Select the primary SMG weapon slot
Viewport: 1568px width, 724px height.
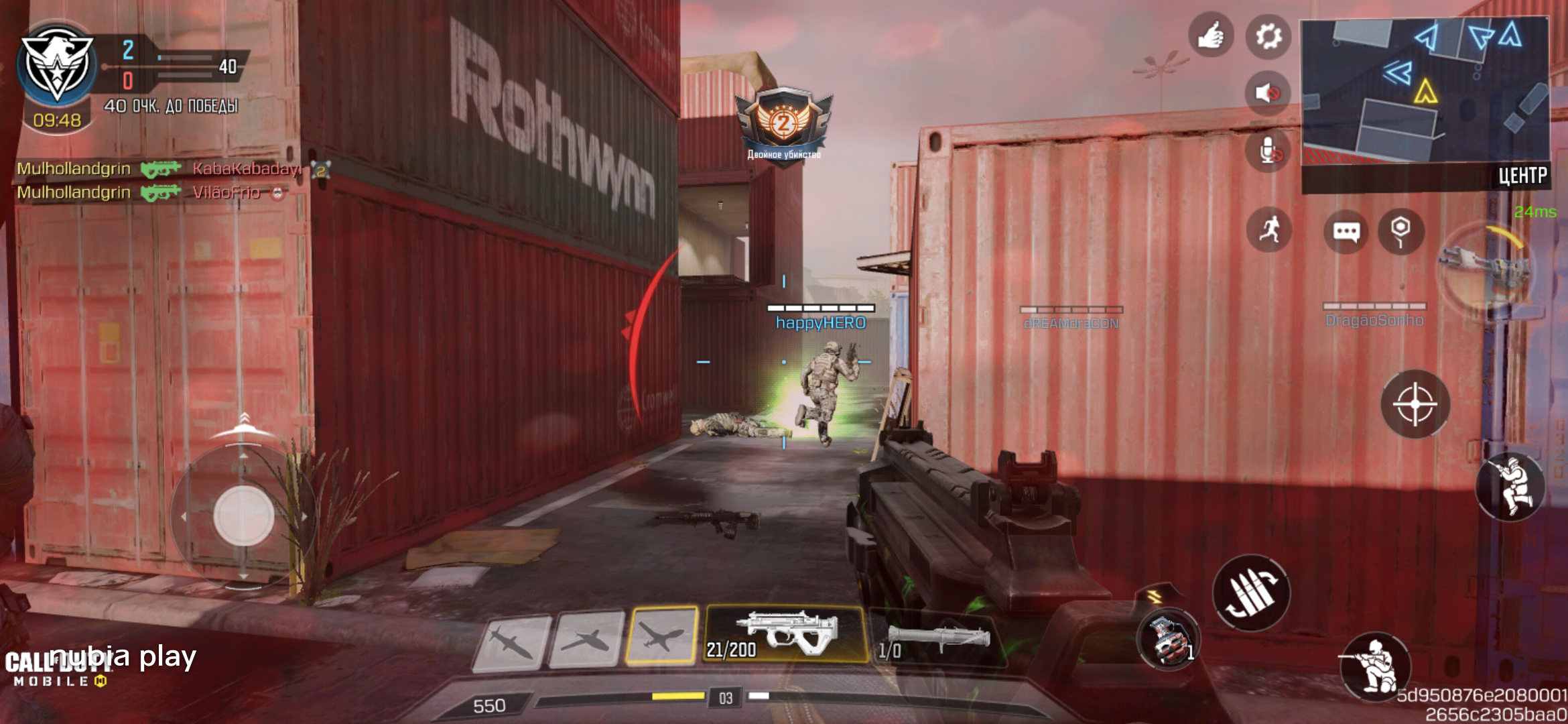pos(785,634)
